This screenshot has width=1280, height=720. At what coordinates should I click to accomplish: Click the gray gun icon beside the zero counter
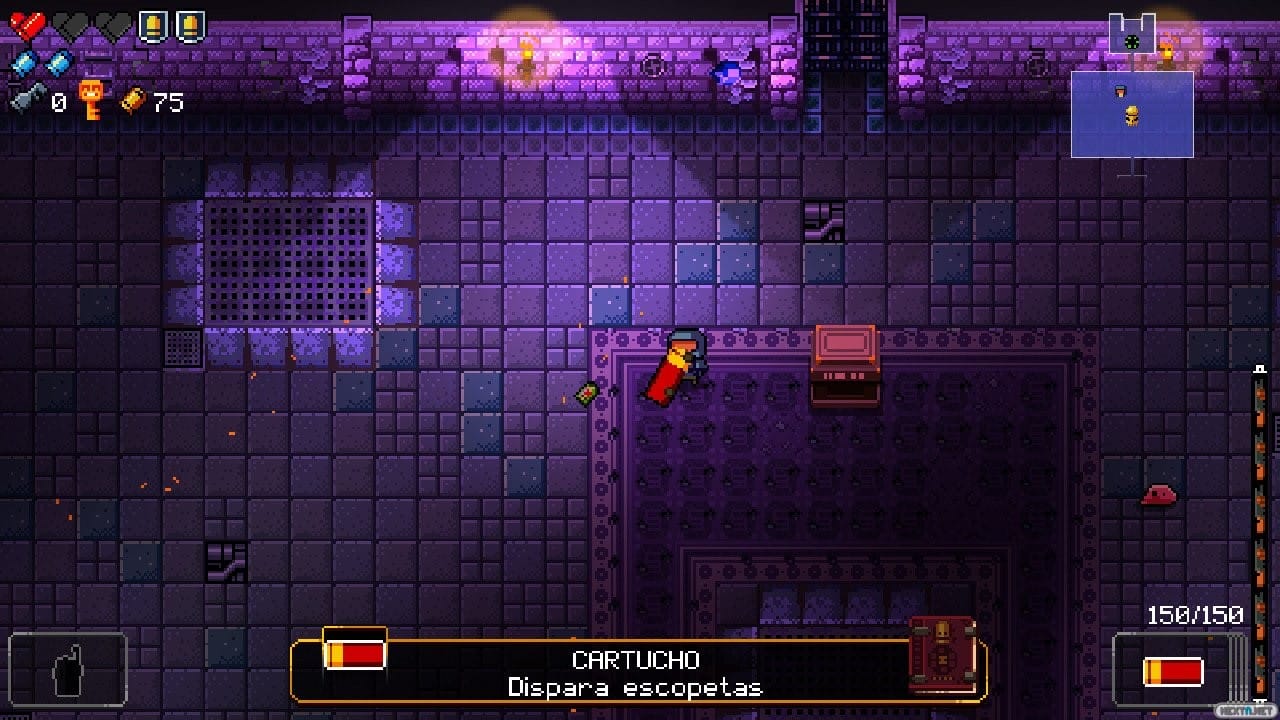point(30,96)
